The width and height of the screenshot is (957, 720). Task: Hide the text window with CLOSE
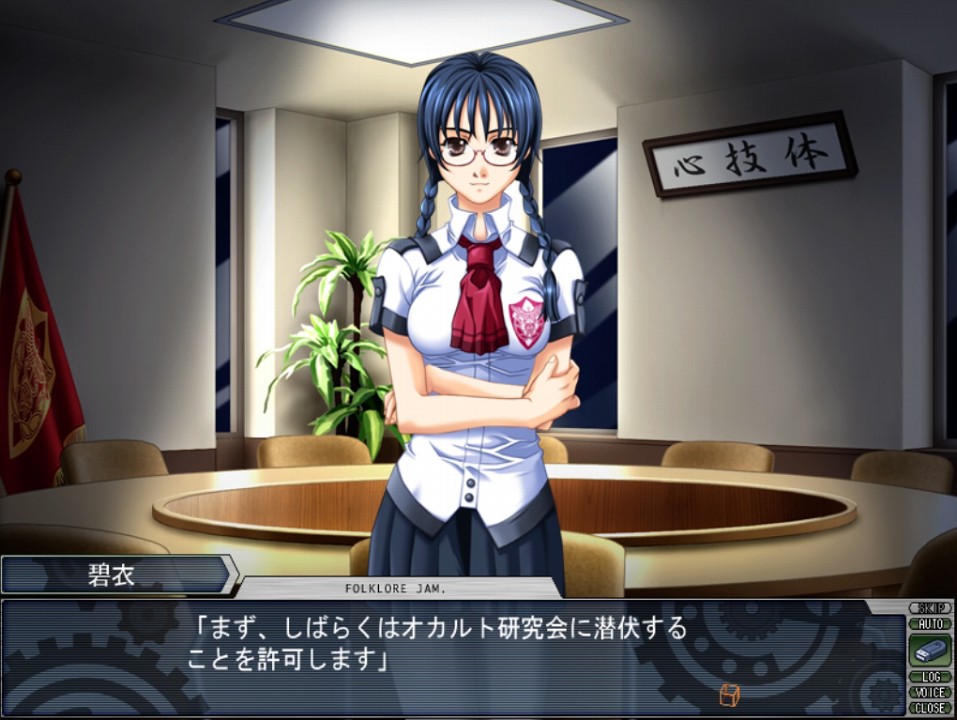(x=929, y=707)
